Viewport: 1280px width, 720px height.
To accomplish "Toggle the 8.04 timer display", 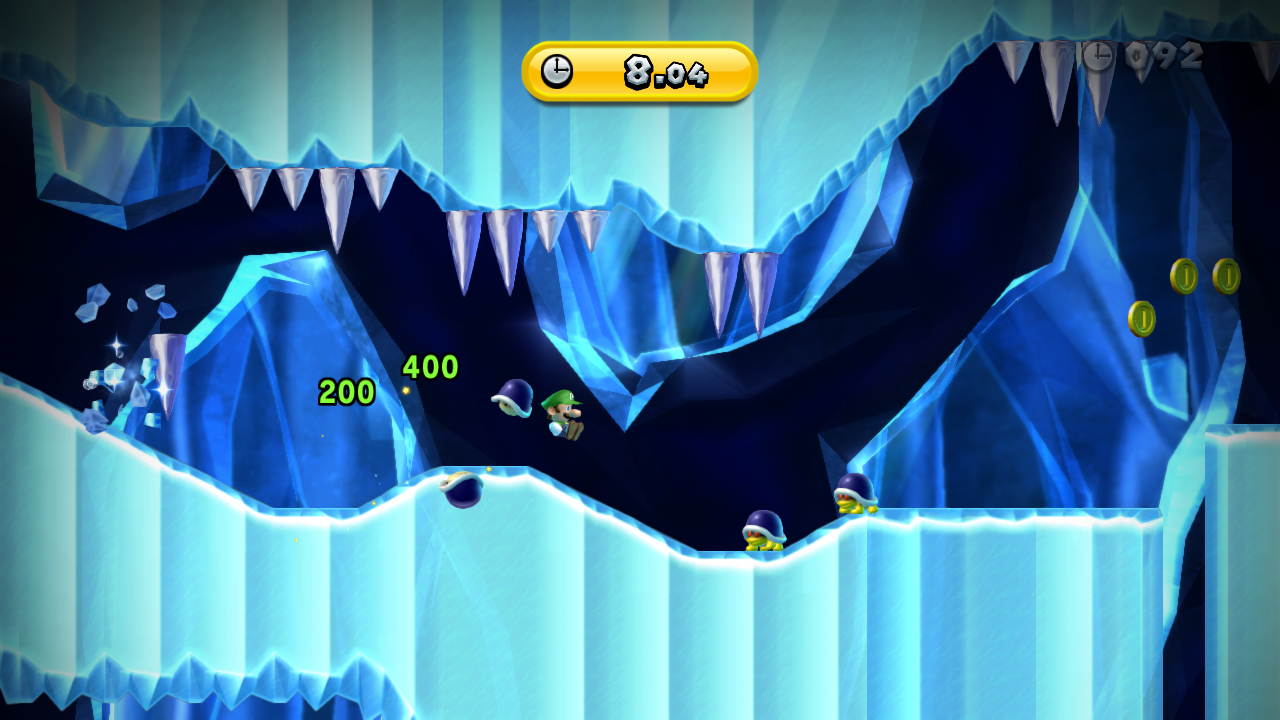I will point(666,71).
